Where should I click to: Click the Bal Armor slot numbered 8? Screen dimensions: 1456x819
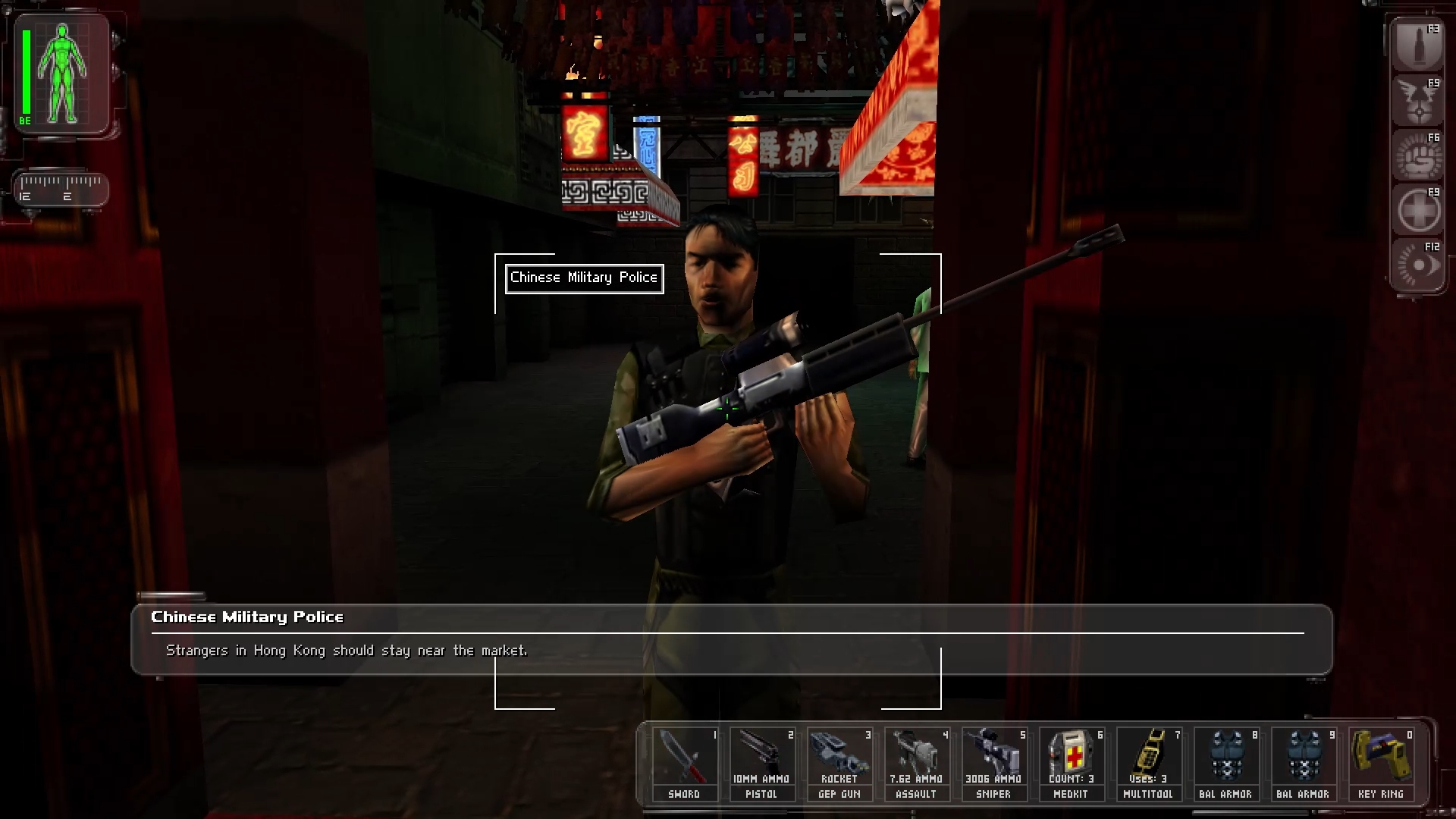1225,764
